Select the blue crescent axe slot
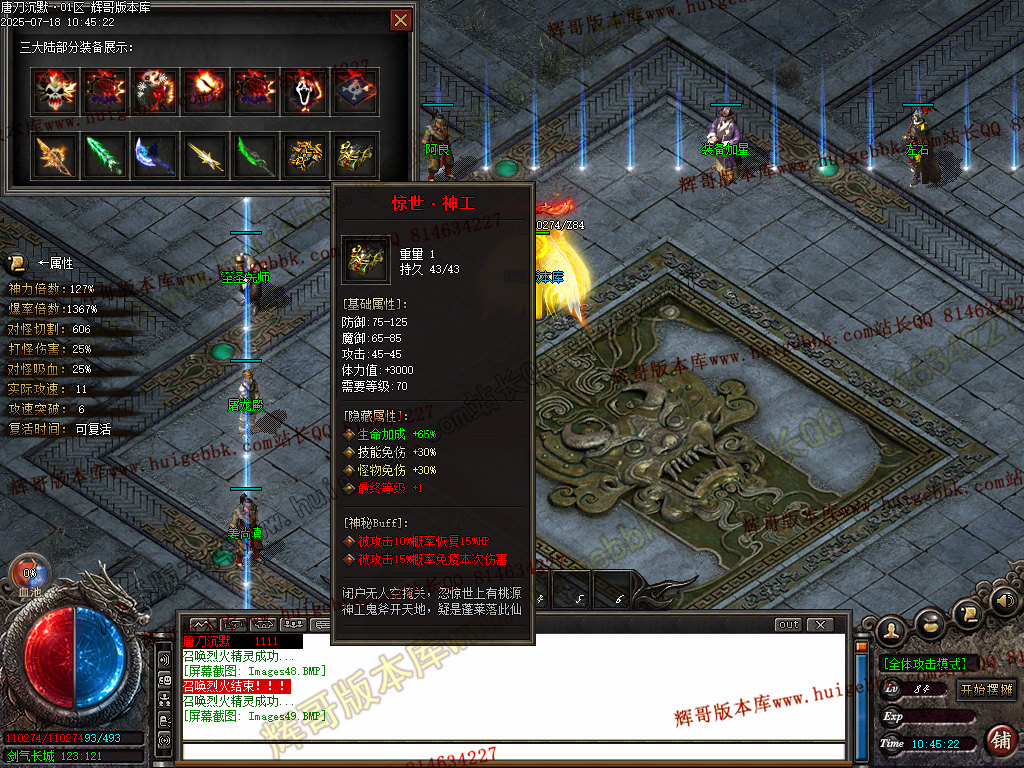Image resolution: width=1024 pixels, height=768 pixels. coord(155,156)
